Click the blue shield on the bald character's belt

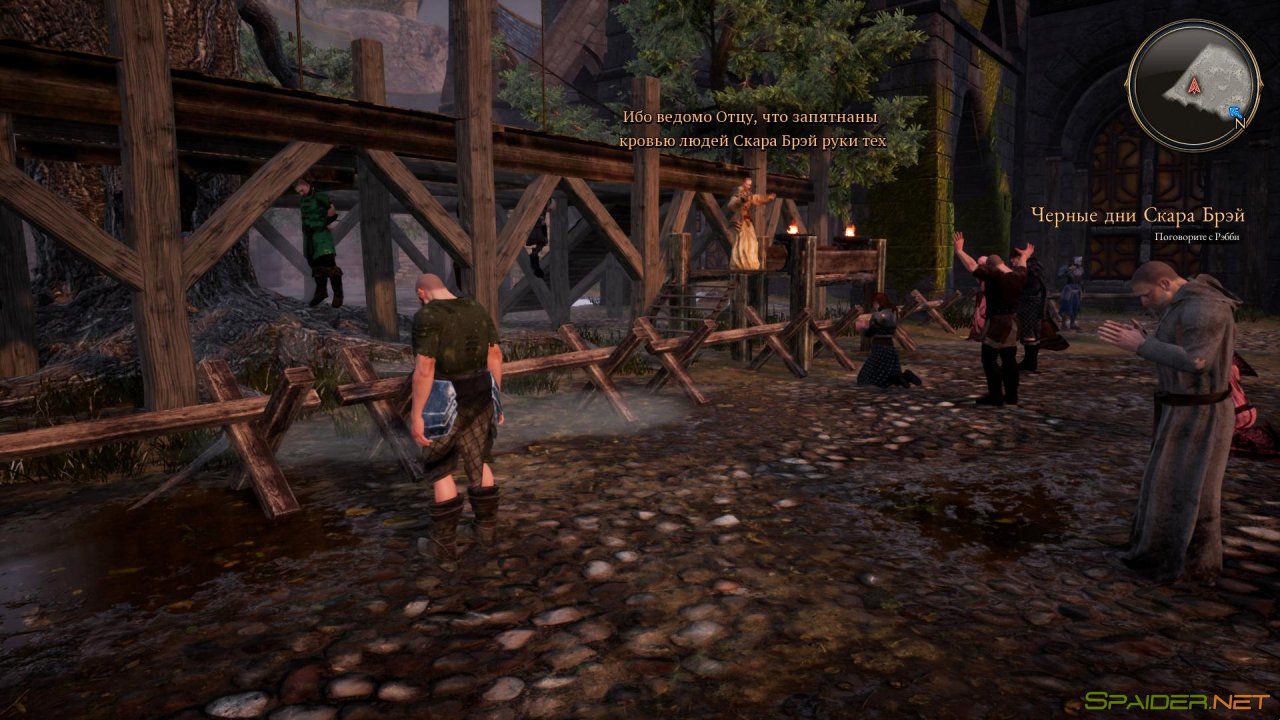pyautogui.click(x=441, y=411)
